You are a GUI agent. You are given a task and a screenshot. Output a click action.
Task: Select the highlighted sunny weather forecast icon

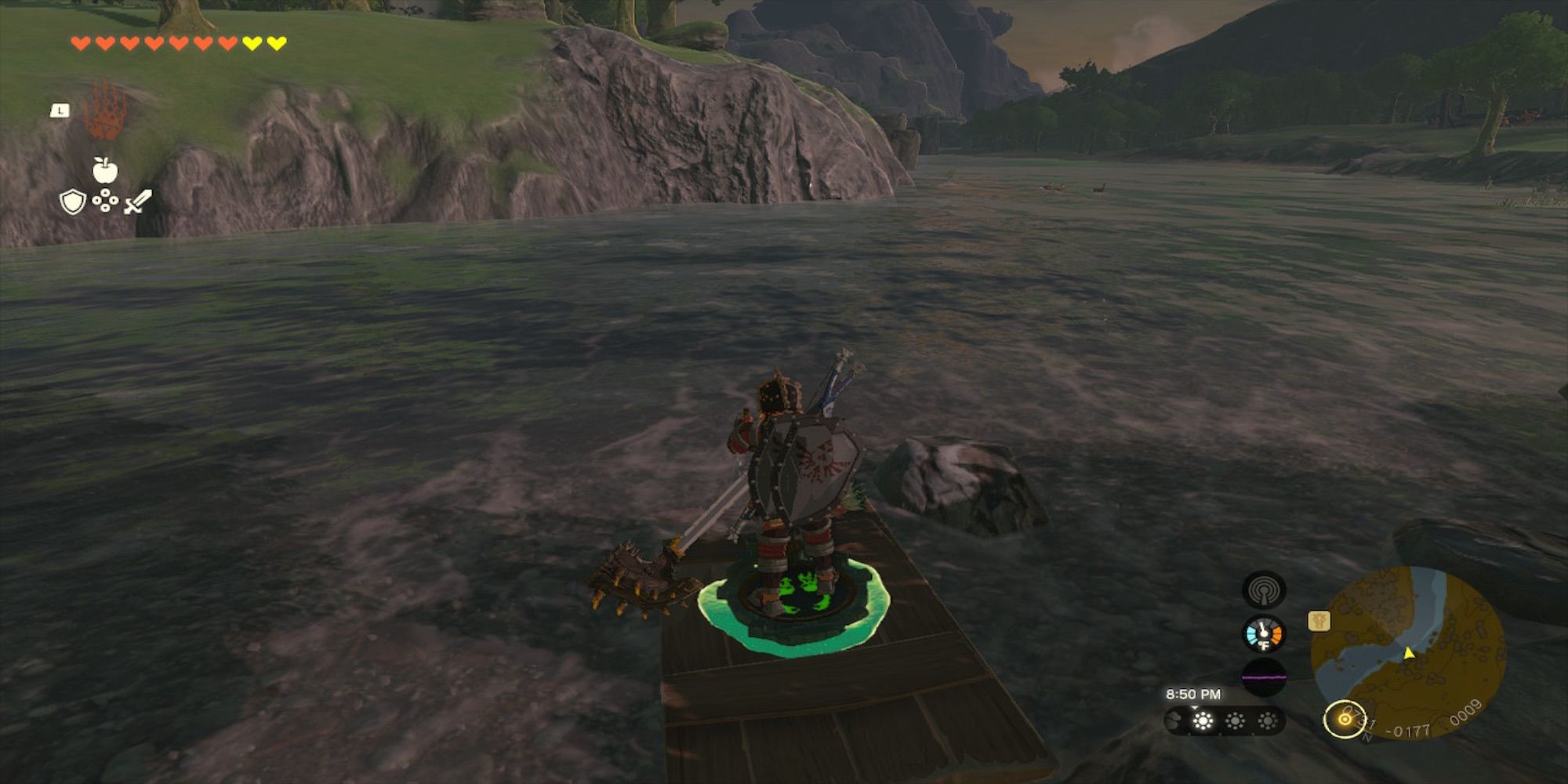(x=1203, y=721)
